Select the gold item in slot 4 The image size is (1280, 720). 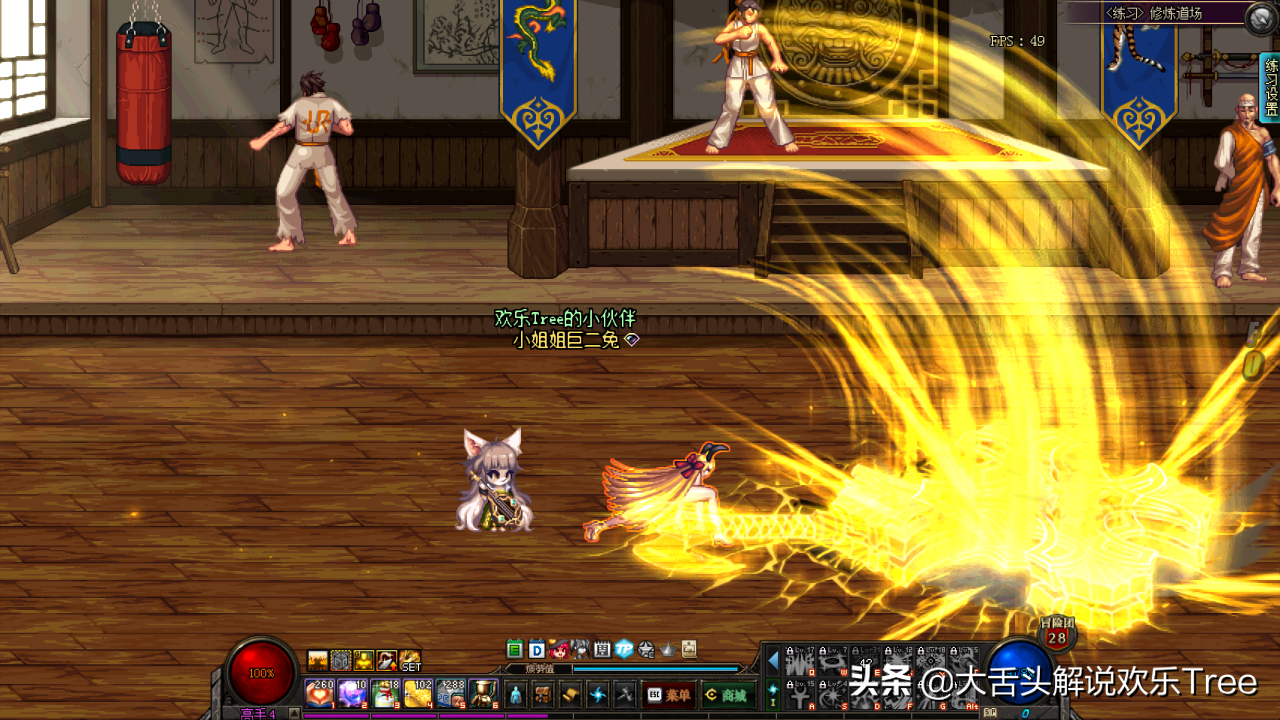416,693
